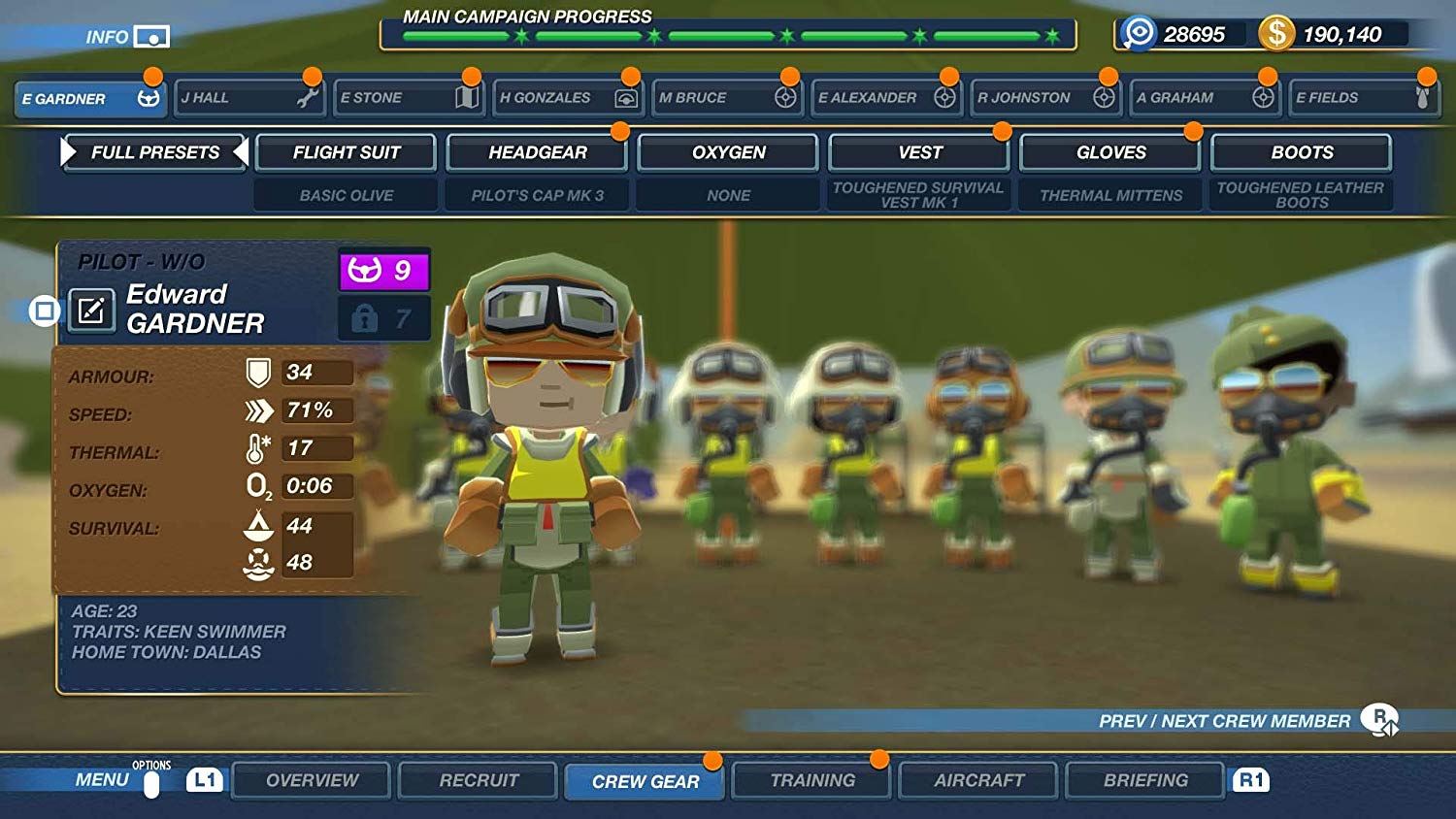Switch to the Aircraft tab

click(x=977, y=779)
